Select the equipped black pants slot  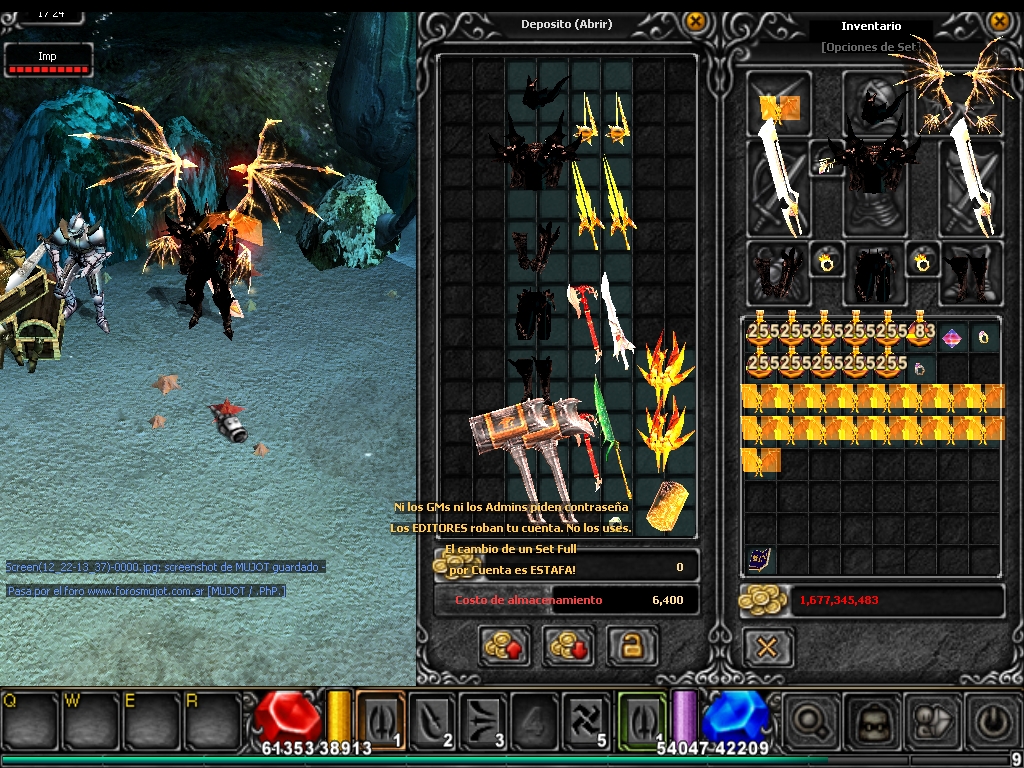(x=873, y=272)
